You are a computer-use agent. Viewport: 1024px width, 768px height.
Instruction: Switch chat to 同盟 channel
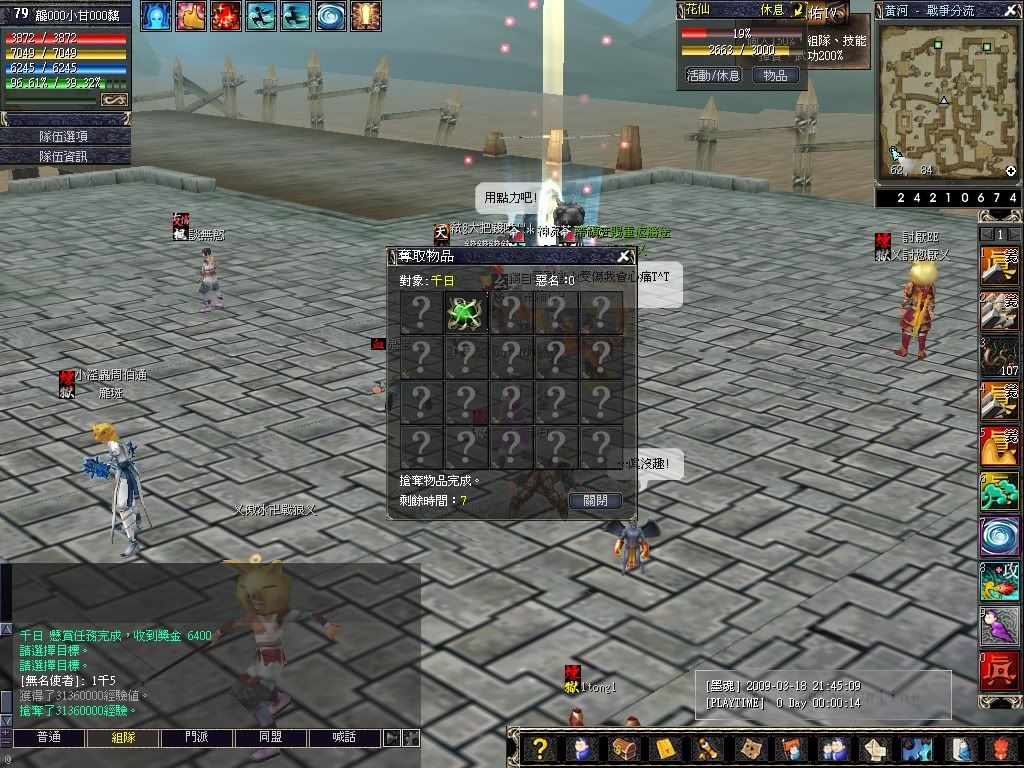pos(271,738)
